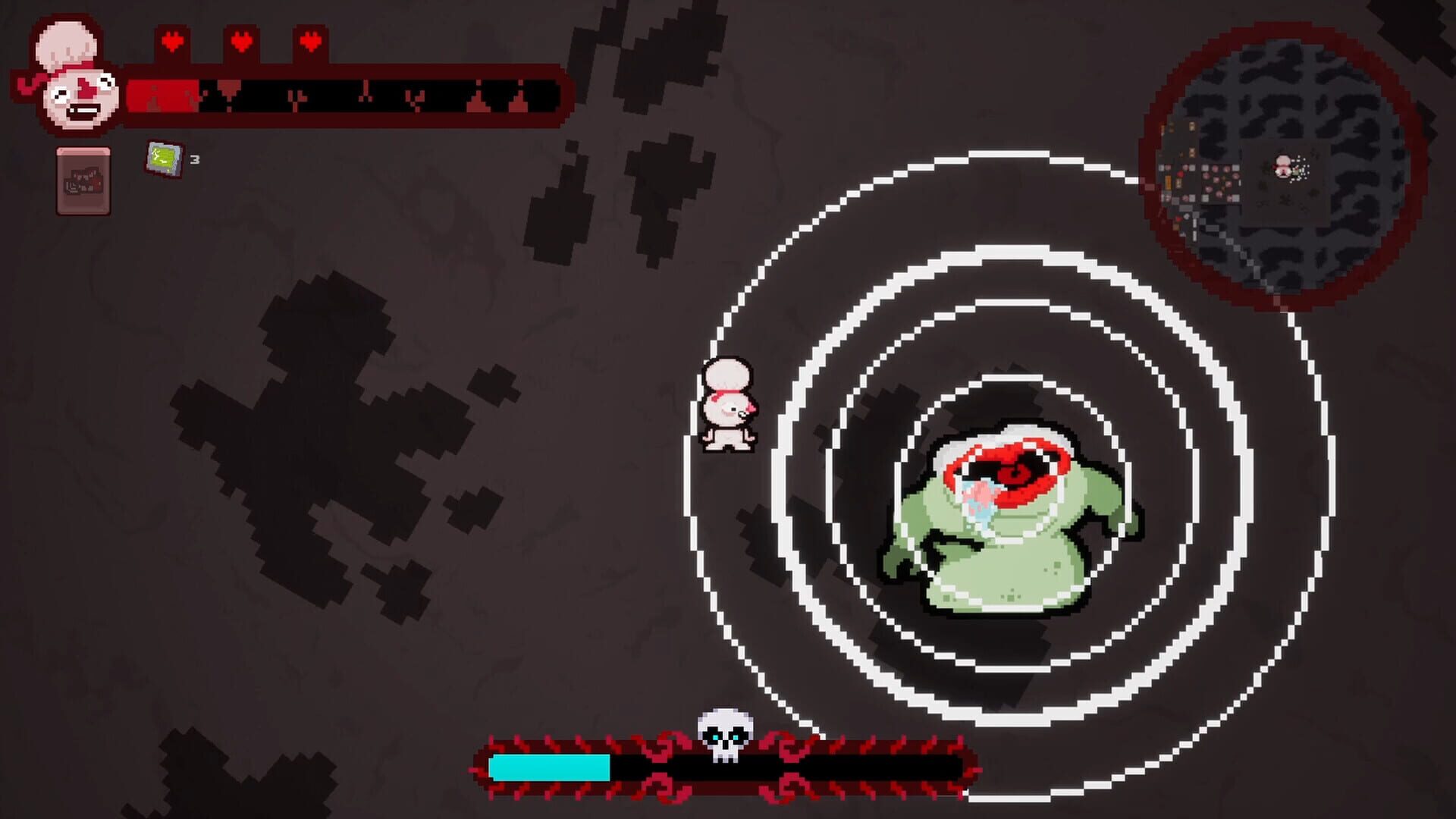Select the green card item showing count 3
1456x819 pixels.
[x=163, y=159]
